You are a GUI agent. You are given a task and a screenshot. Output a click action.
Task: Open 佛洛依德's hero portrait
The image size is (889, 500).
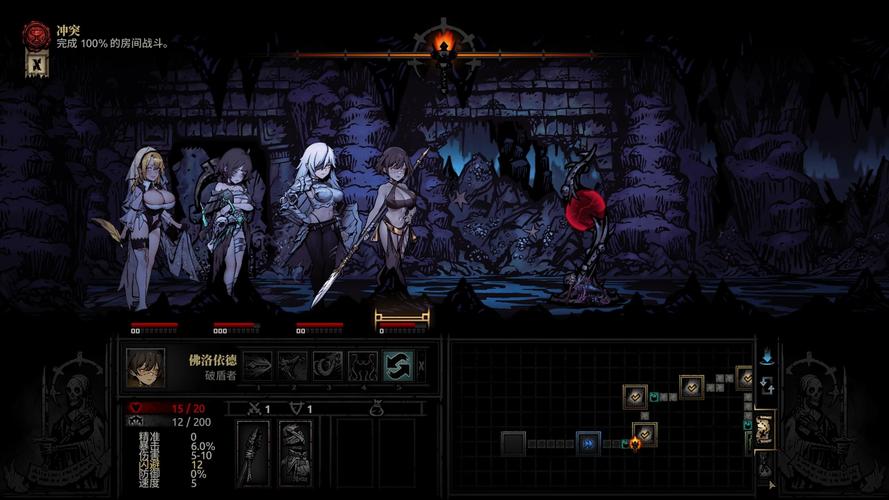146,367
